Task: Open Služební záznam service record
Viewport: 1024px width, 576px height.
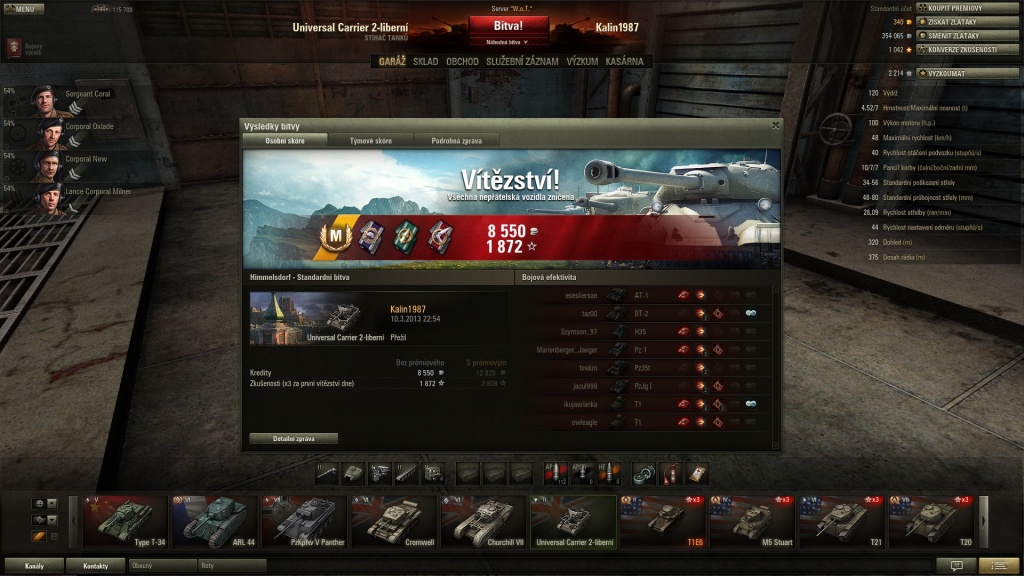Action: [x=522, y=61]
